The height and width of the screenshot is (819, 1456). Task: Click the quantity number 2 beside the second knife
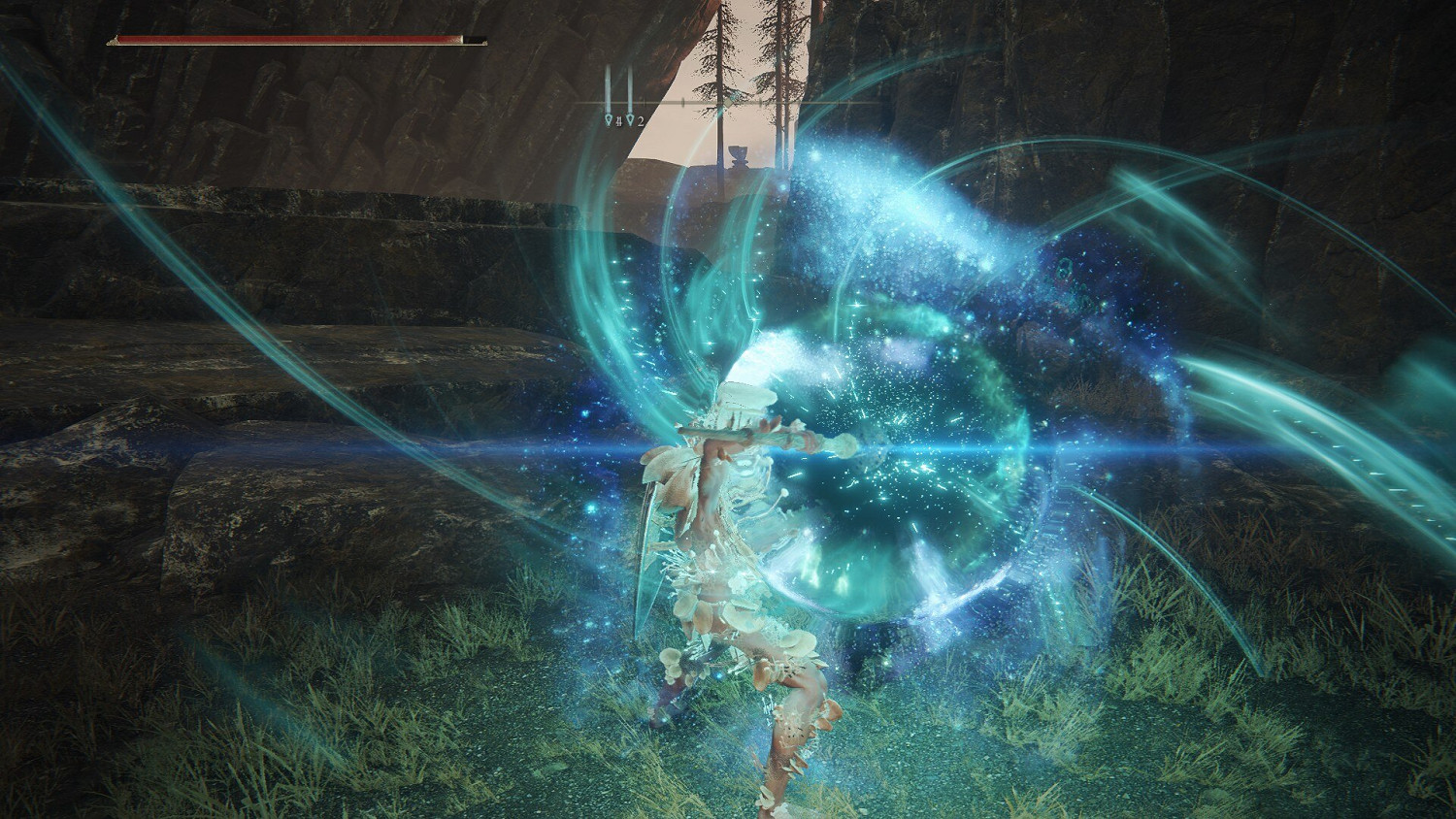tap(641, 120)
